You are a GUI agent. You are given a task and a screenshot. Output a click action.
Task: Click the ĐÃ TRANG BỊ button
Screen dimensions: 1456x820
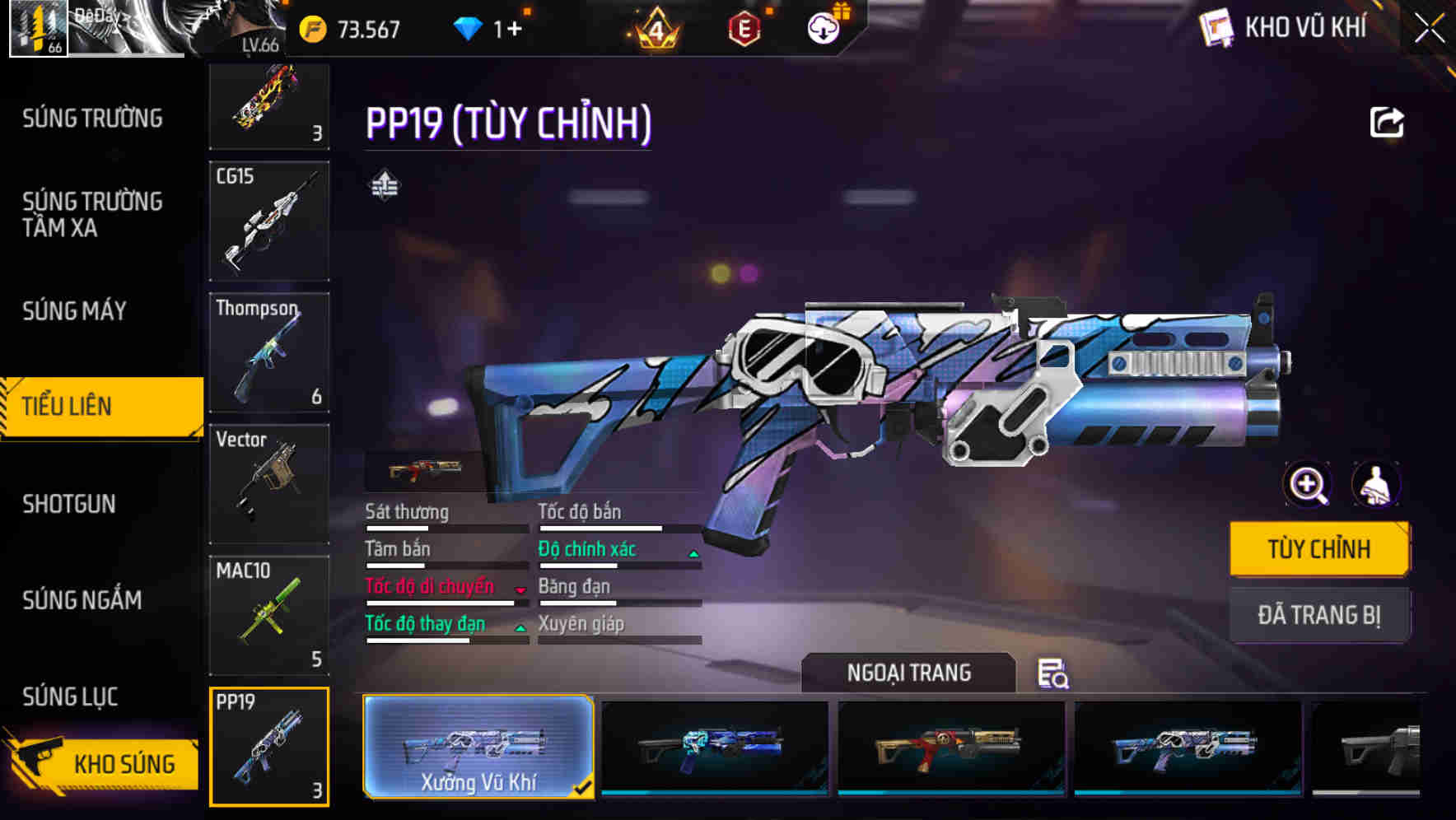click(1319, 614)
